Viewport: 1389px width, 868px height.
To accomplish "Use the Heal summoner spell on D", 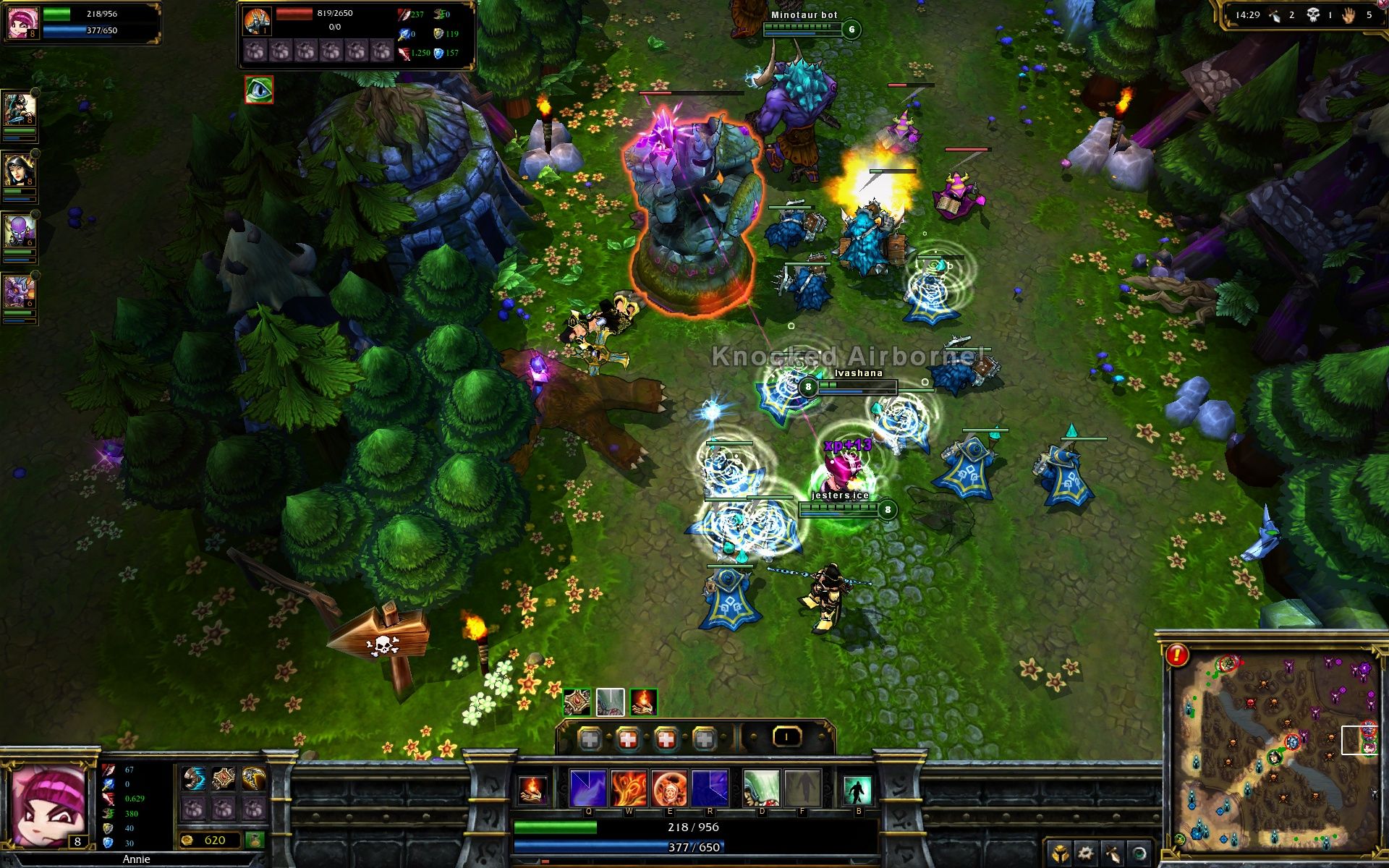I will 760,788.
